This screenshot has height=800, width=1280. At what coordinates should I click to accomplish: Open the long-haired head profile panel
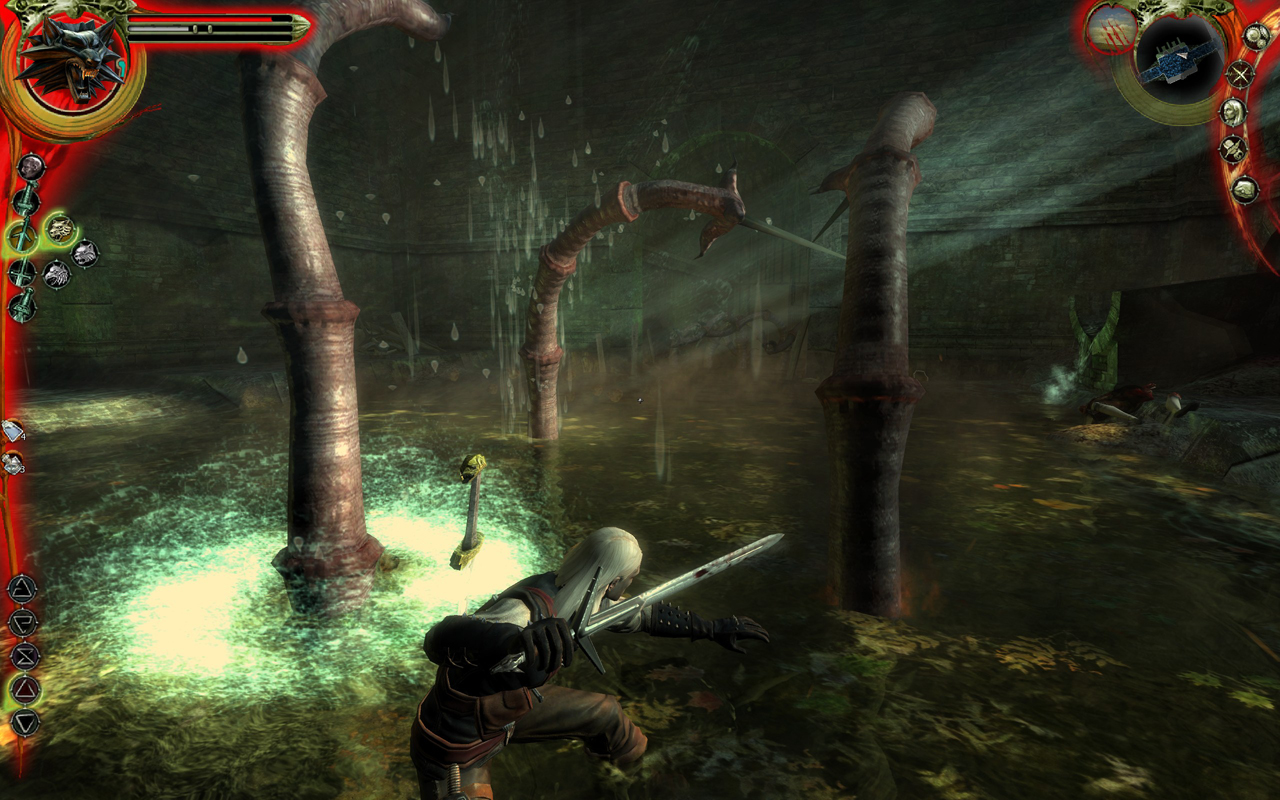(1233, 112)
